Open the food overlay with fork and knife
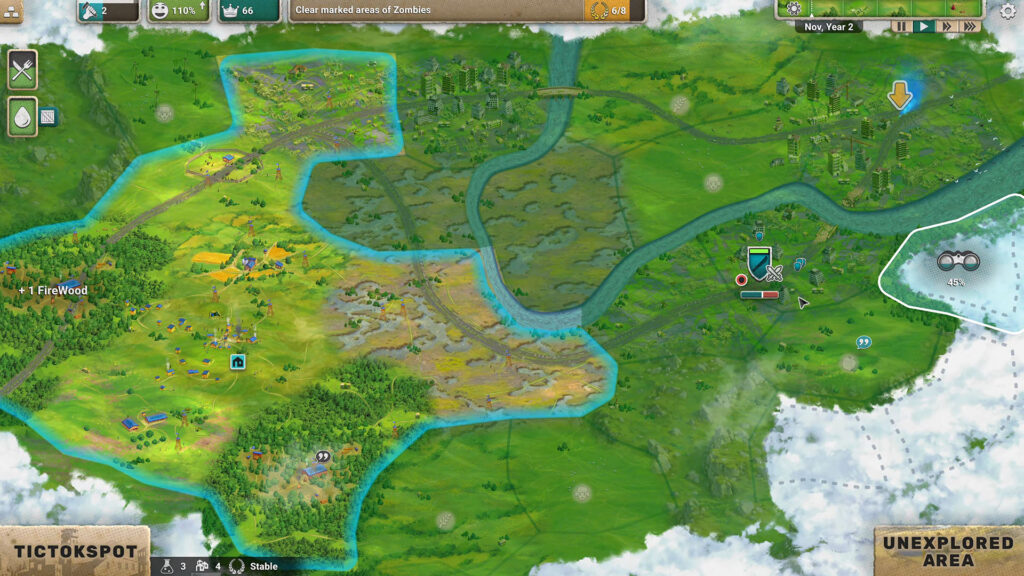The width and height of the screenshot is (1024, 576). 22,69
